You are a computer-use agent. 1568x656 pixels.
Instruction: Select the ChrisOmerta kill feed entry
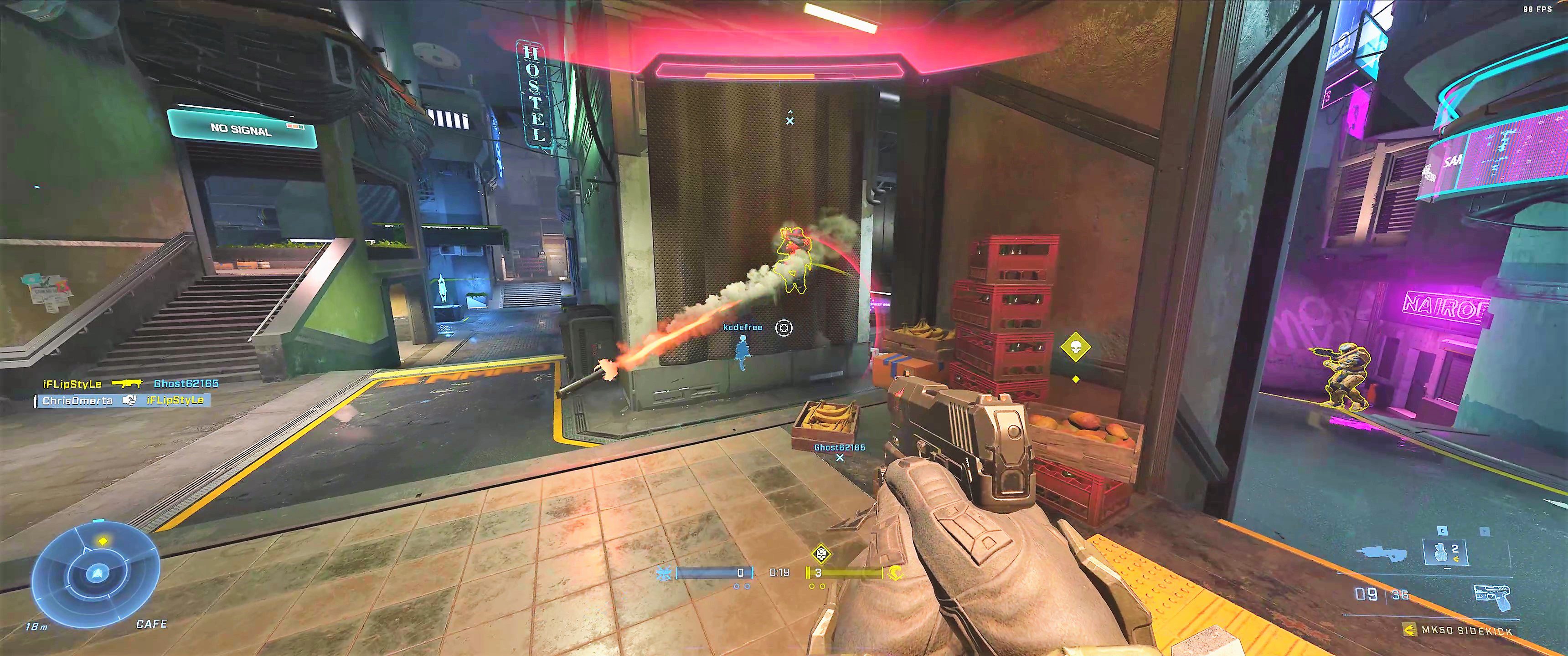point(122,400)
